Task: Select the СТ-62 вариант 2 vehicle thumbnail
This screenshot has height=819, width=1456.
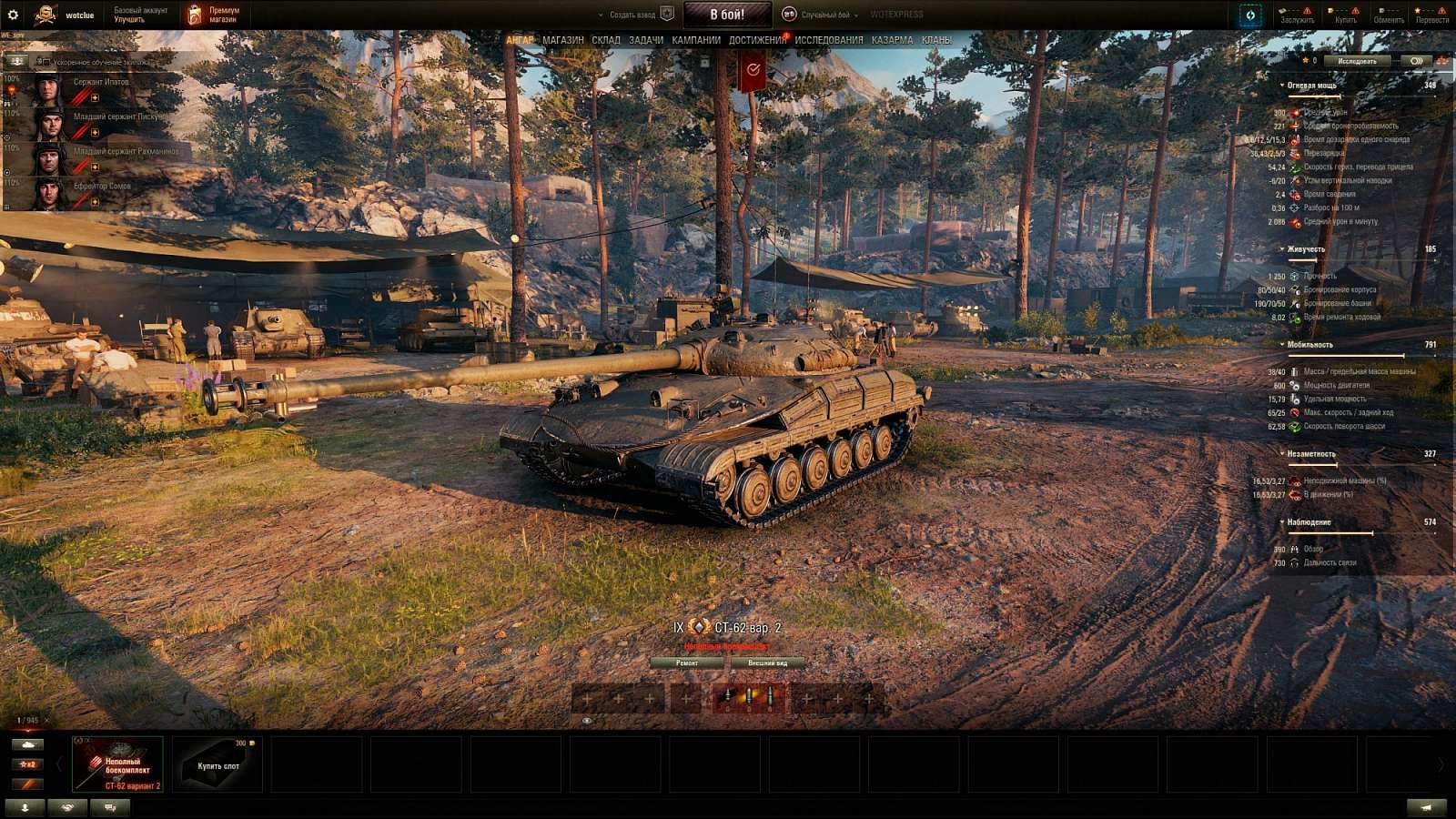Action: [x=116, y=764]
